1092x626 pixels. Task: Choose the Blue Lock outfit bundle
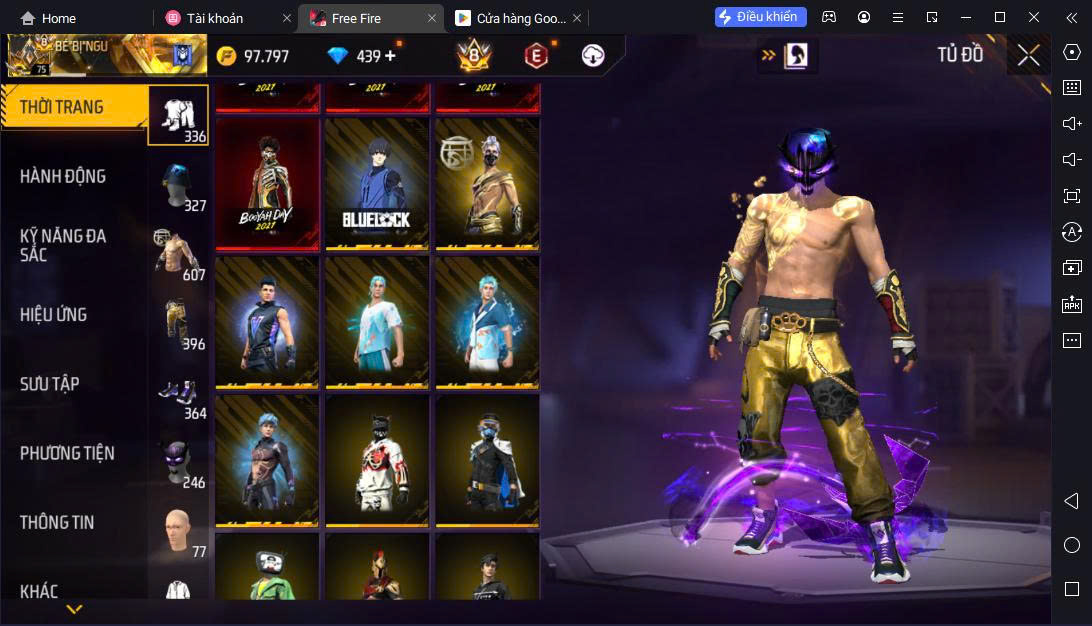tap(377, 183)
